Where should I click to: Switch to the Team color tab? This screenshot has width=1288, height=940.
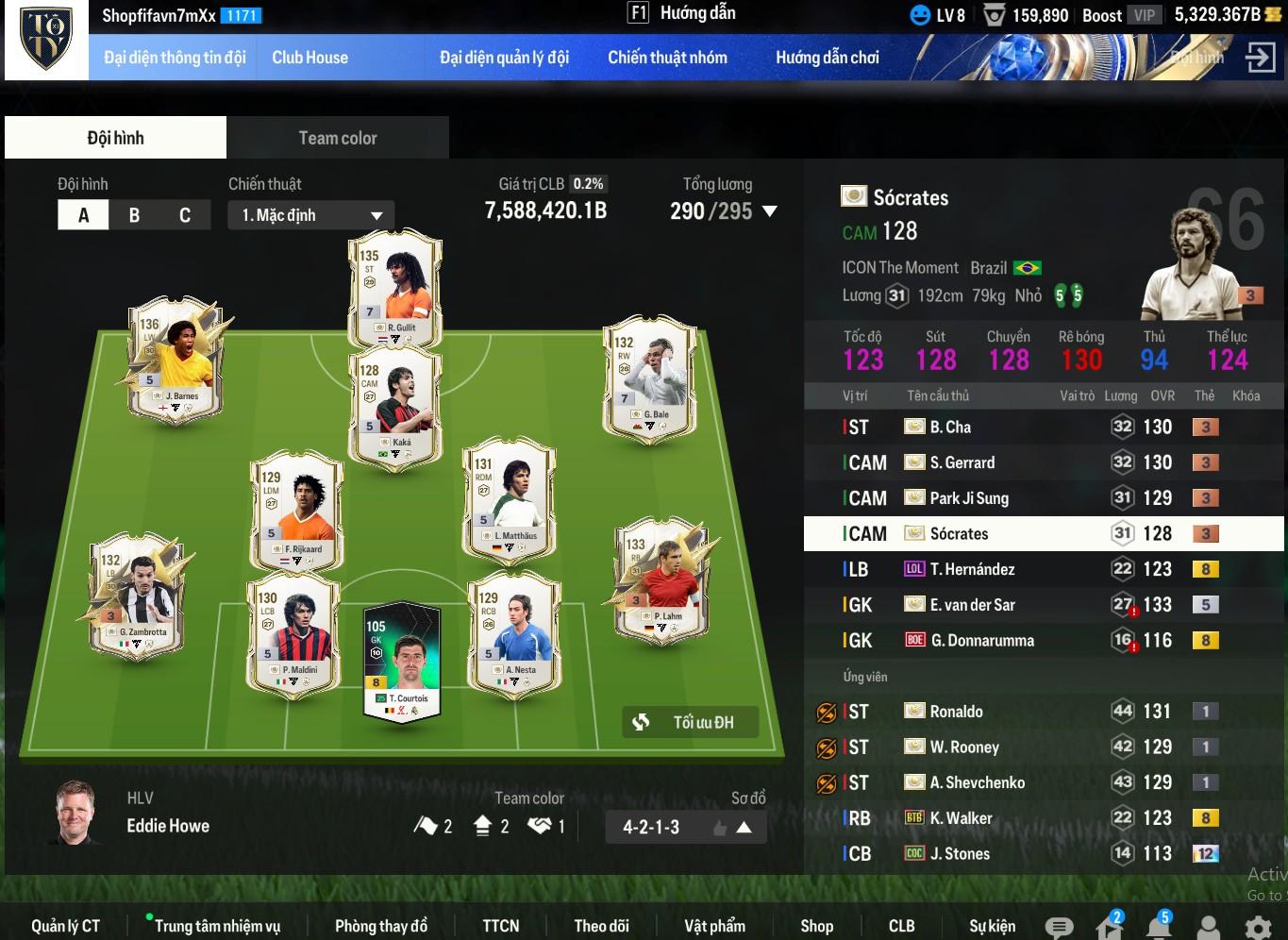[337, 138]
